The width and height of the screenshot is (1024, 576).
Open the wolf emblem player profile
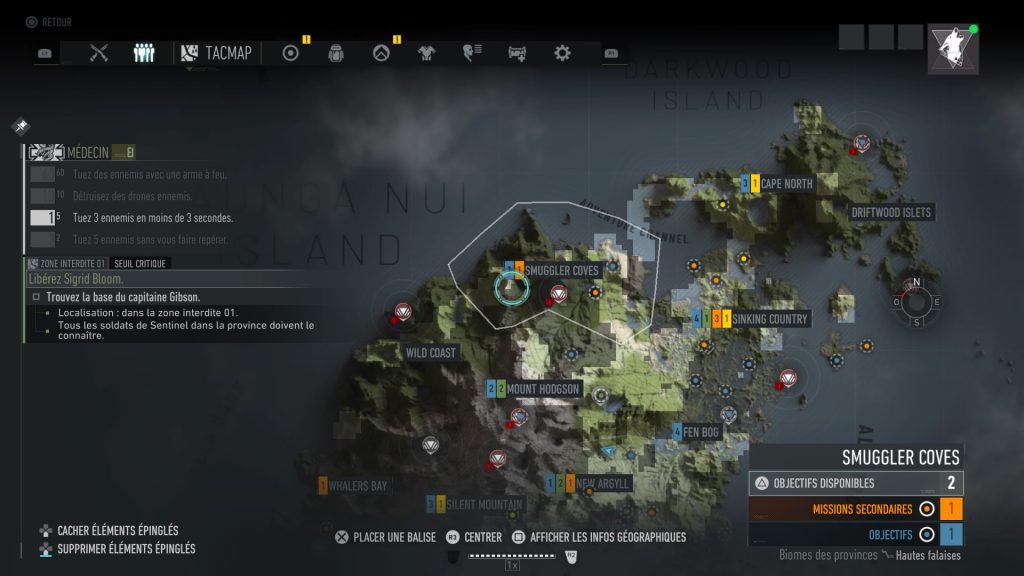click(x=952, y=49)
